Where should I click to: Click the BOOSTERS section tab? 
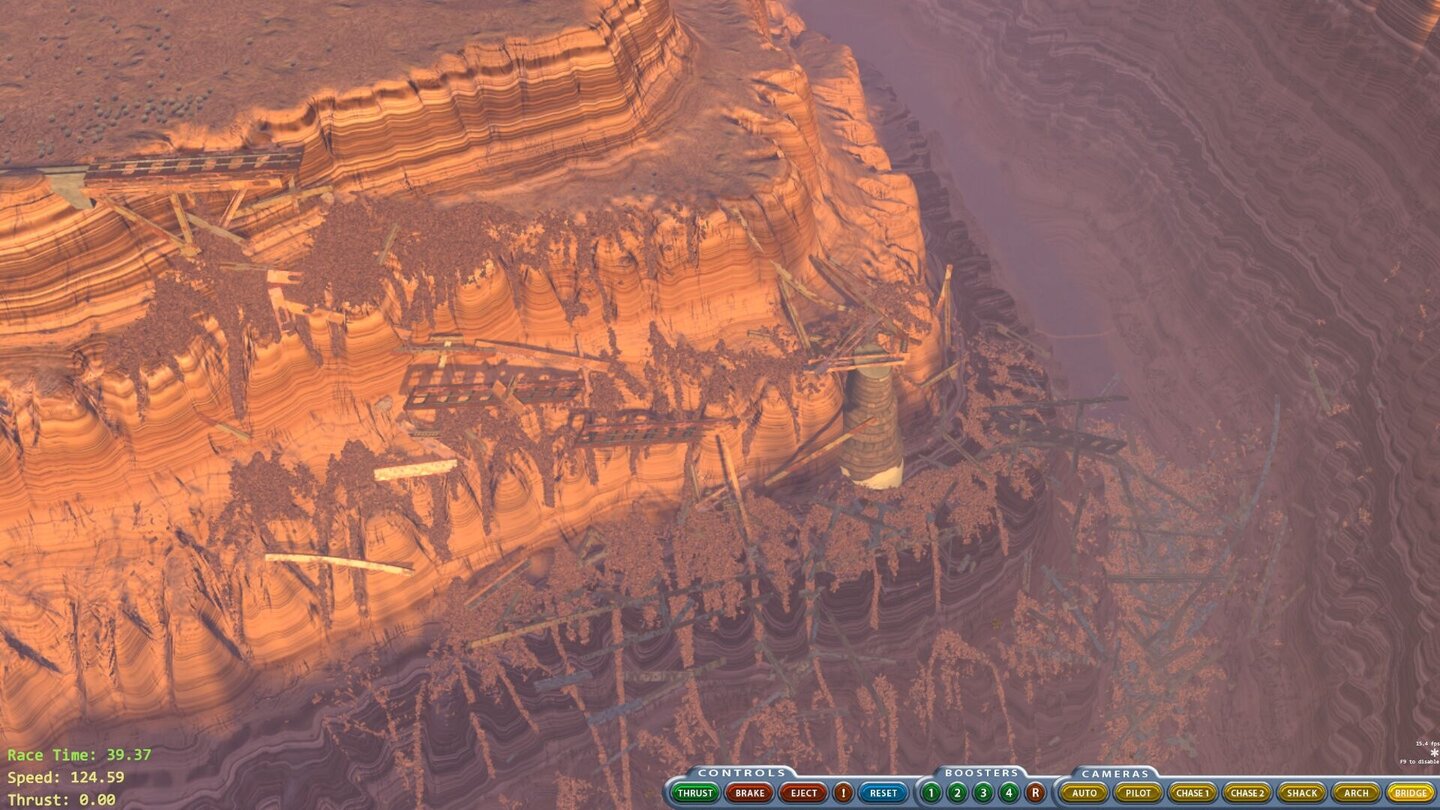pos(980,770)
